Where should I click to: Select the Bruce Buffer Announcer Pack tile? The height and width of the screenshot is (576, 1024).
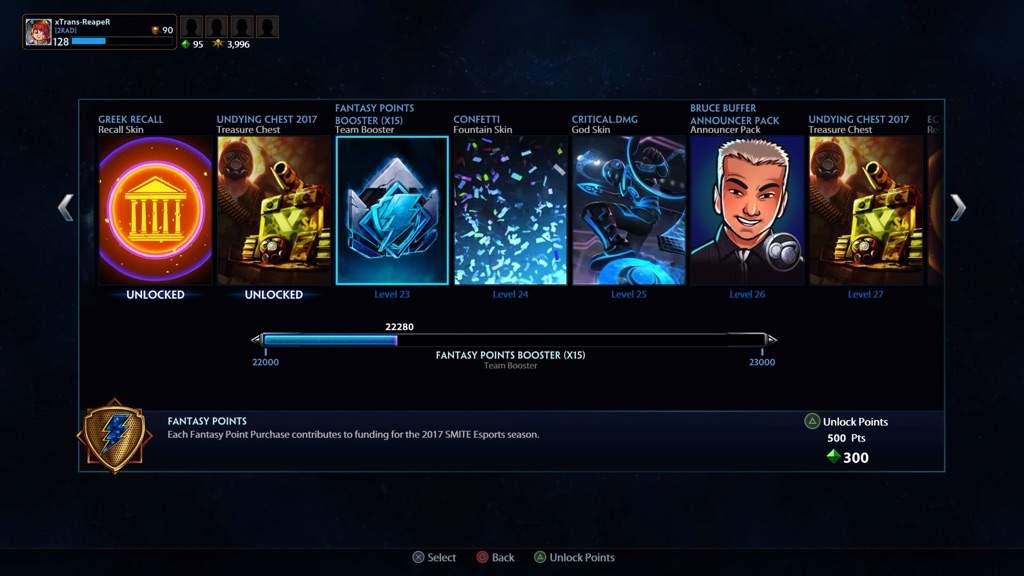747,210
